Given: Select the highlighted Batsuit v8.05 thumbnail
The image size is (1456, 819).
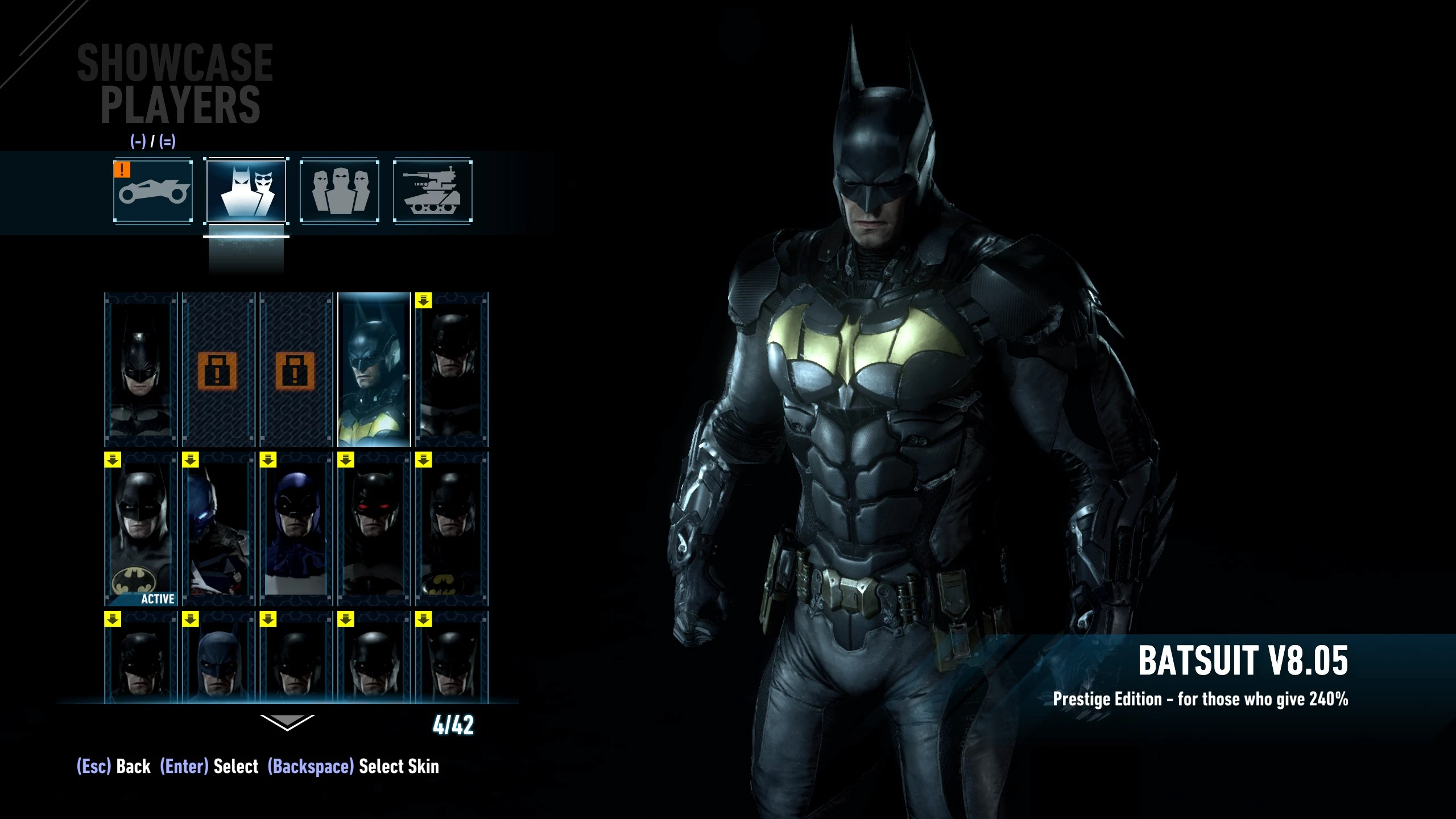Looking at the screenshot, I should 373,373.
